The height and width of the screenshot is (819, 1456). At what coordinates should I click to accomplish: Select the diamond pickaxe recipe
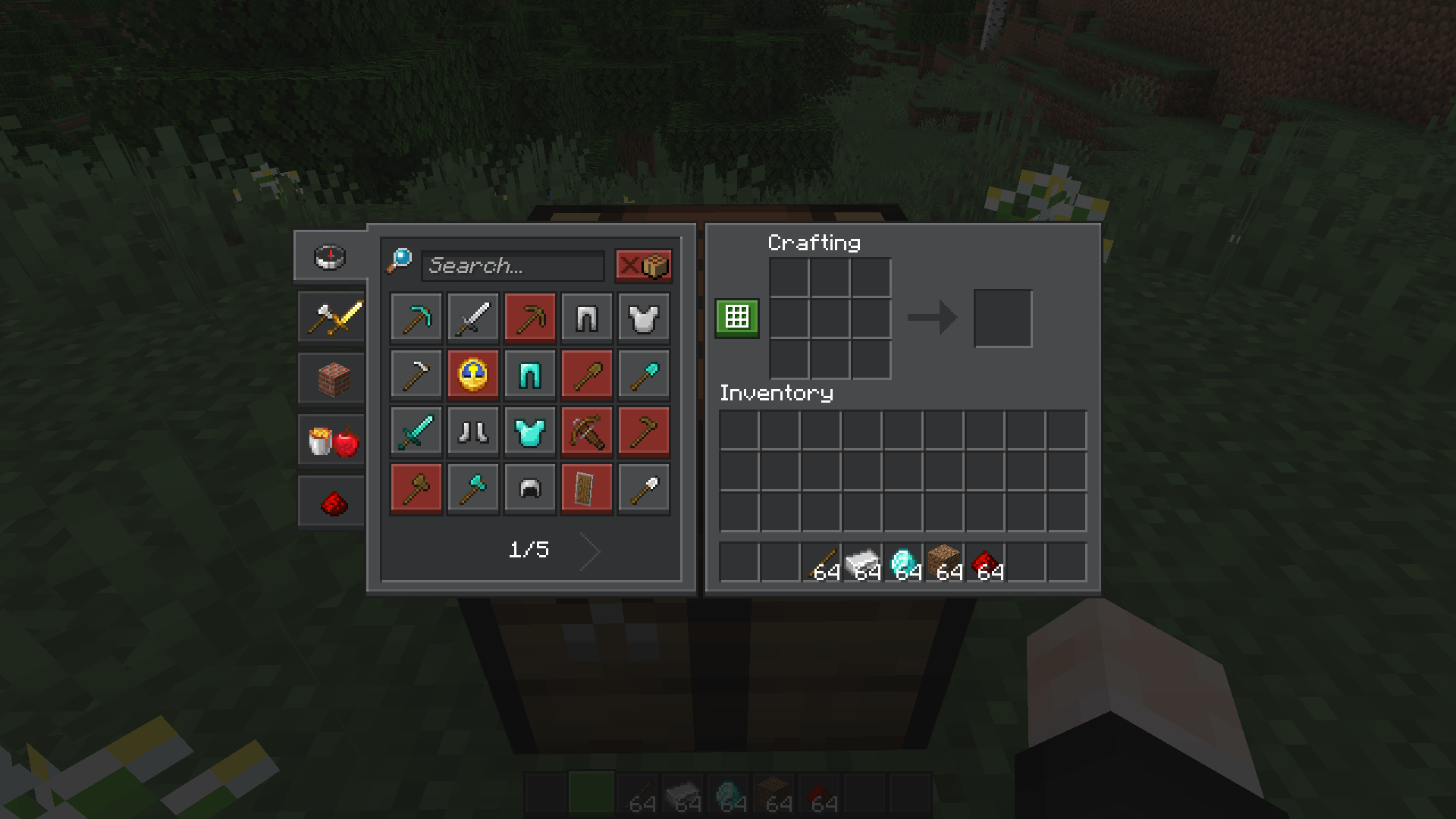pos(416,317)
